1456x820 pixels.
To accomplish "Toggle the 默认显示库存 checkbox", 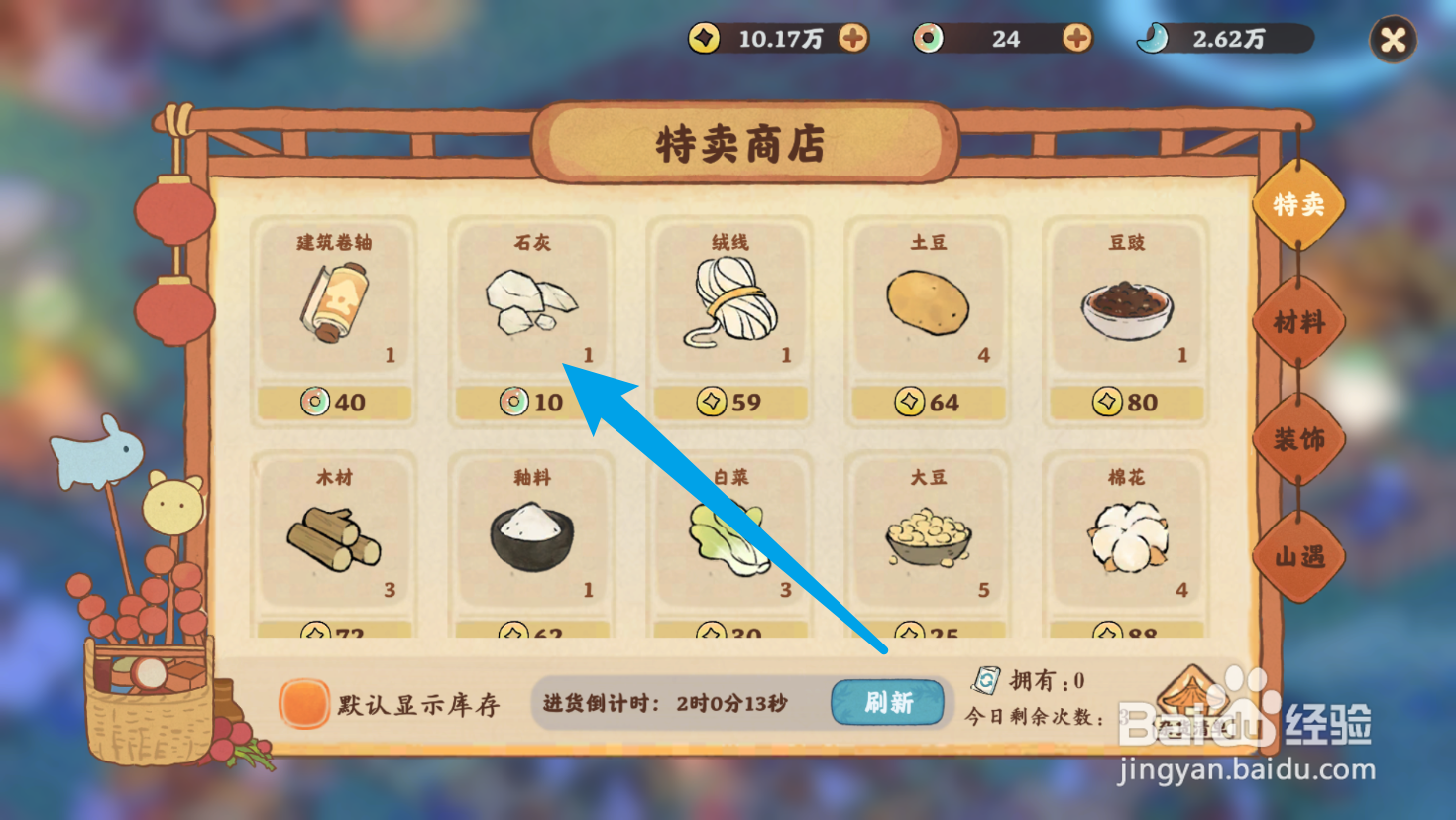I will pyautogui.click(x=306, y=702).
